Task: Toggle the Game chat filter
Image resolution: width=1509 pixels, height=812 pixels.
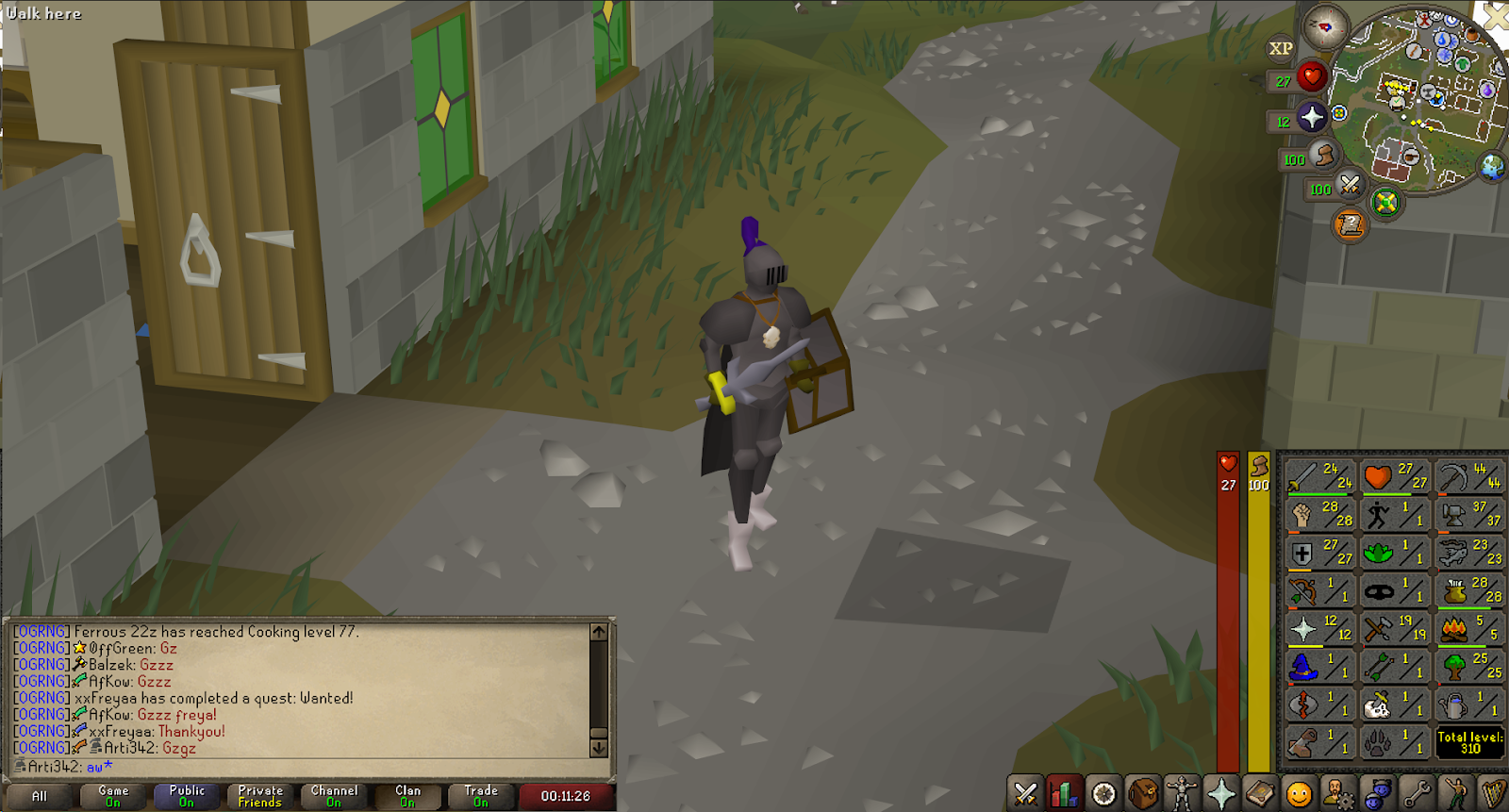Action: tap(111, 795)
